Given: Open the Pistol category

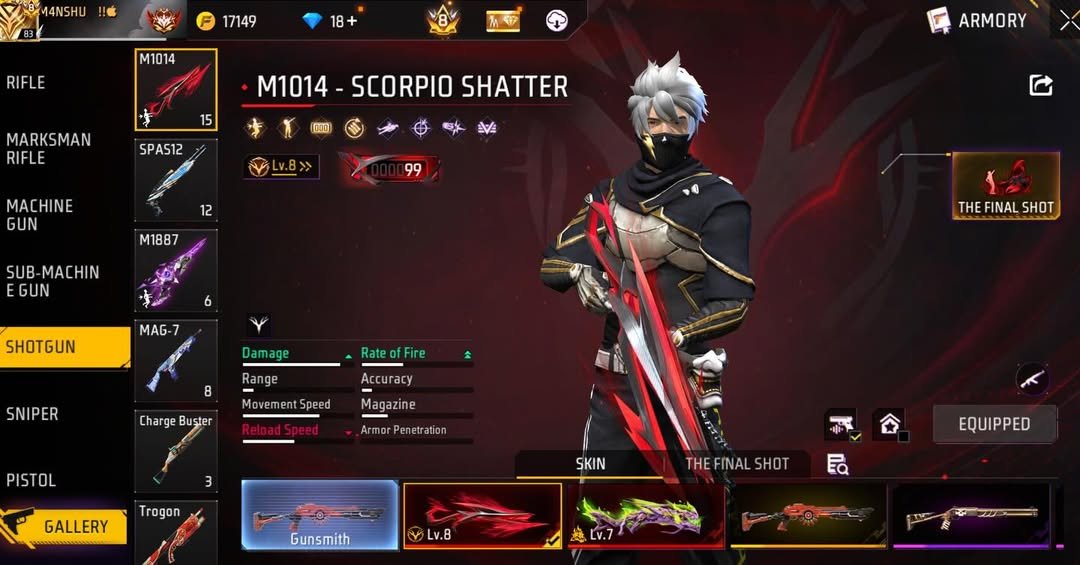Looking at the screenshot, I should [x=31, y=480].
